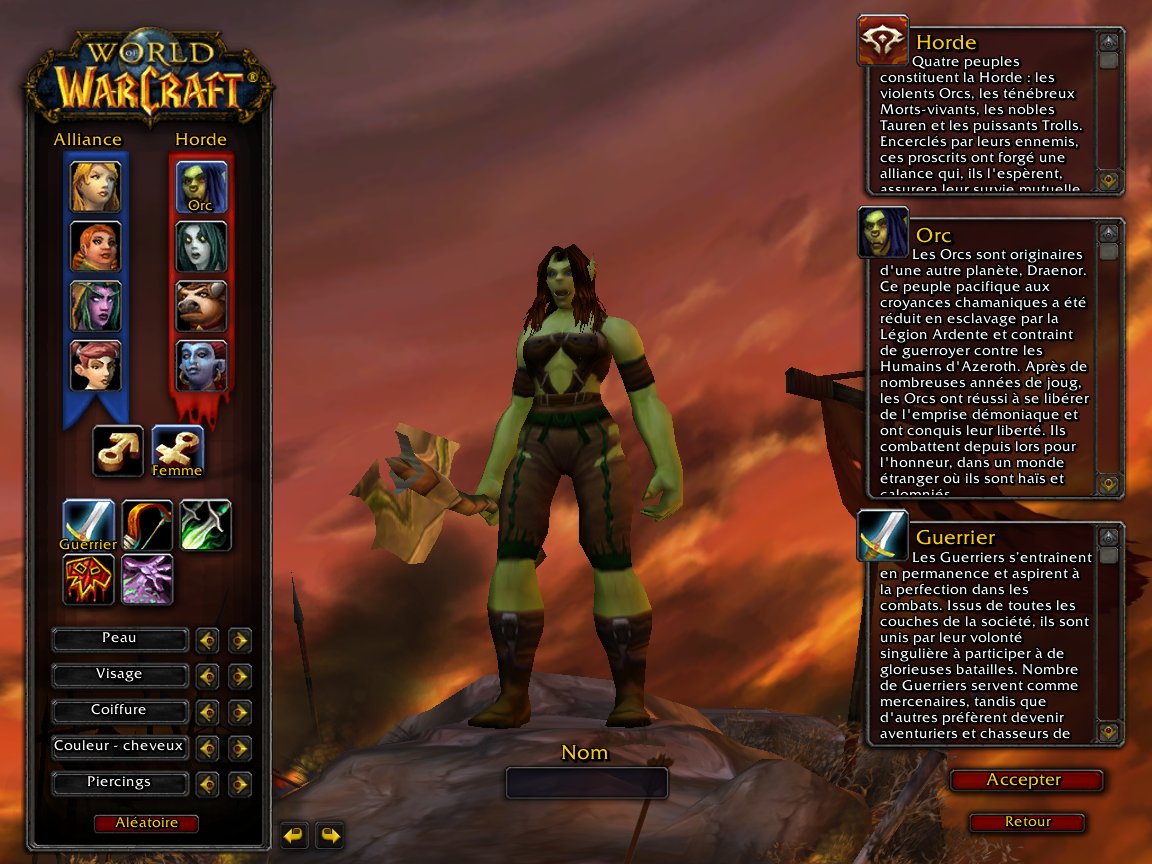Screen dimensions: 1152x864
Task: Go back with the Retour button
Action: [1027, 822]
